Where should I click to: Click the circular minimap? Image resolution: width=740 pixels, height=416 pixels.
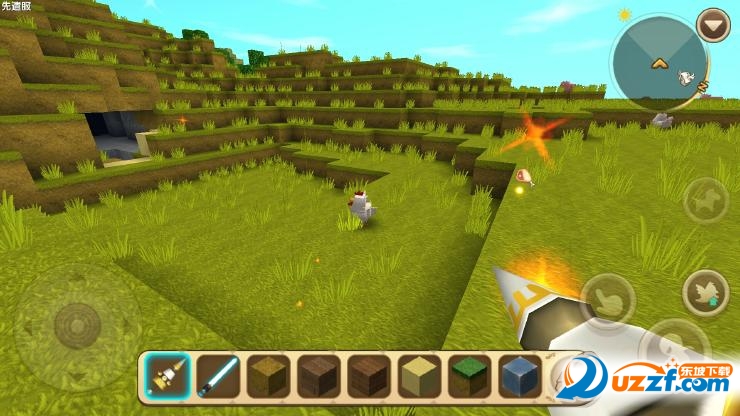coord(659,62)
